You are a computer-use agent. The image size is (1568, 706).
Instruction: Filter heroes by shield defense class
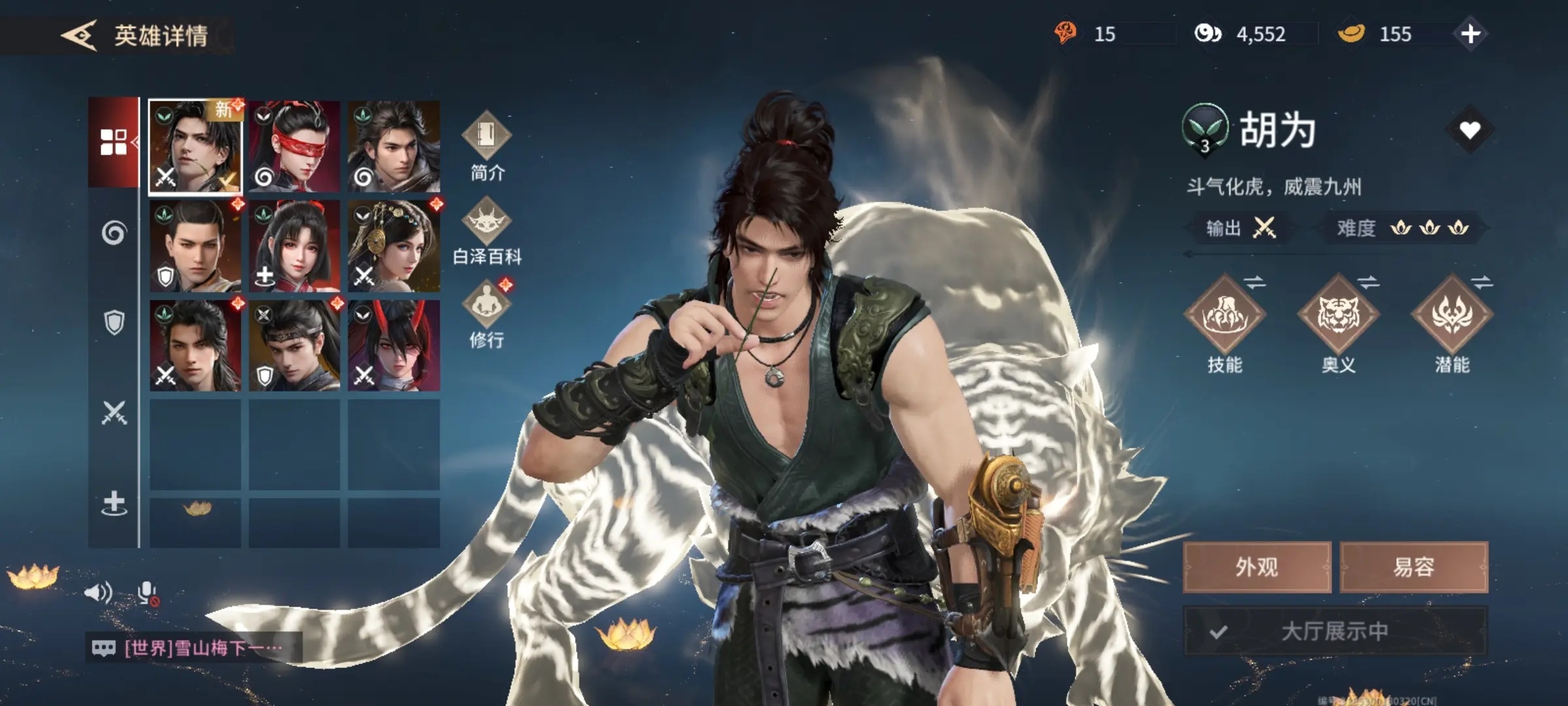pyautogui.click(x=114, y=322)
